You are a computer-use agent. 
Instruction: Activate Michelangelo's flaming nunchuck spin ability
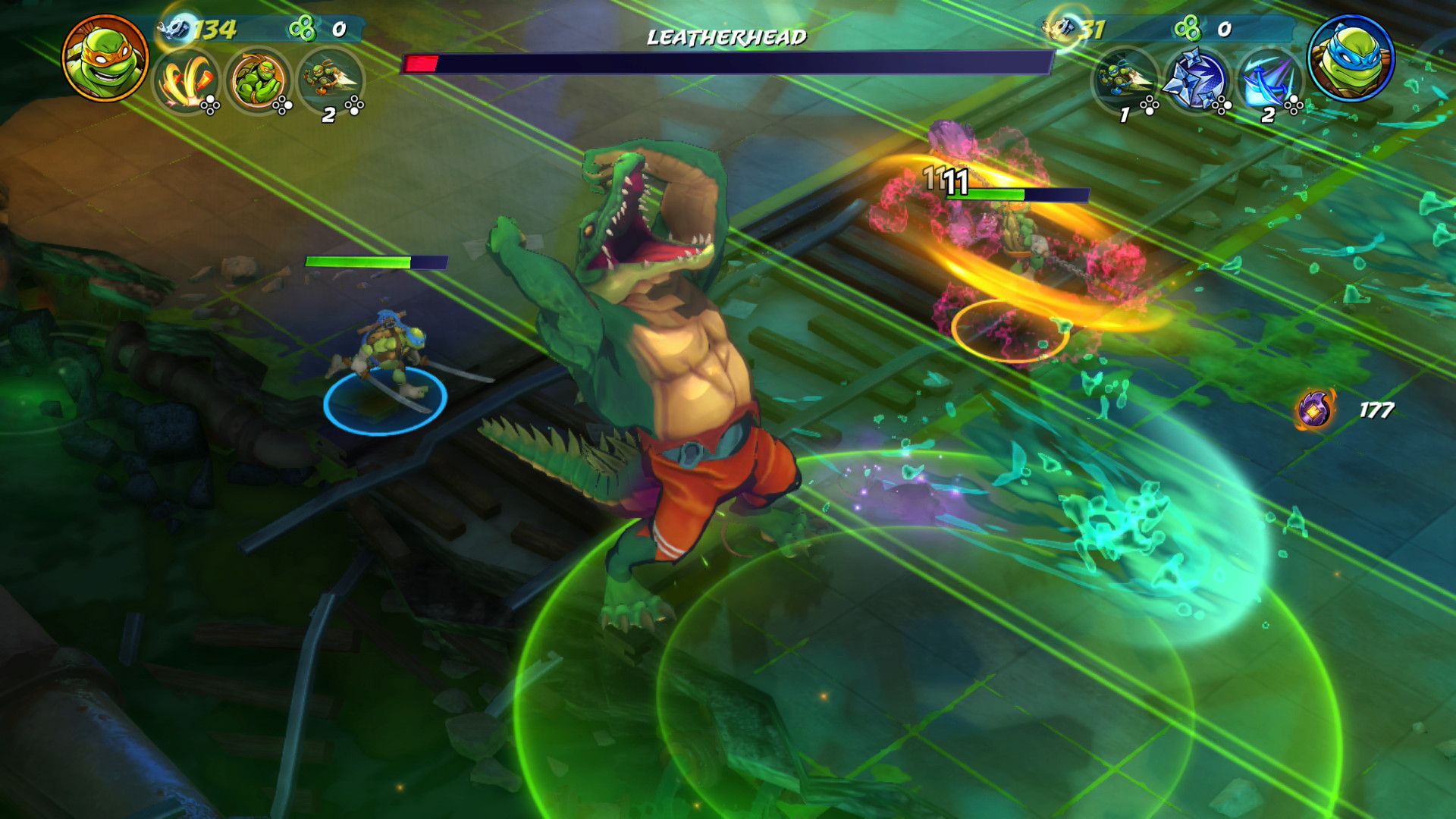[186, 80]
